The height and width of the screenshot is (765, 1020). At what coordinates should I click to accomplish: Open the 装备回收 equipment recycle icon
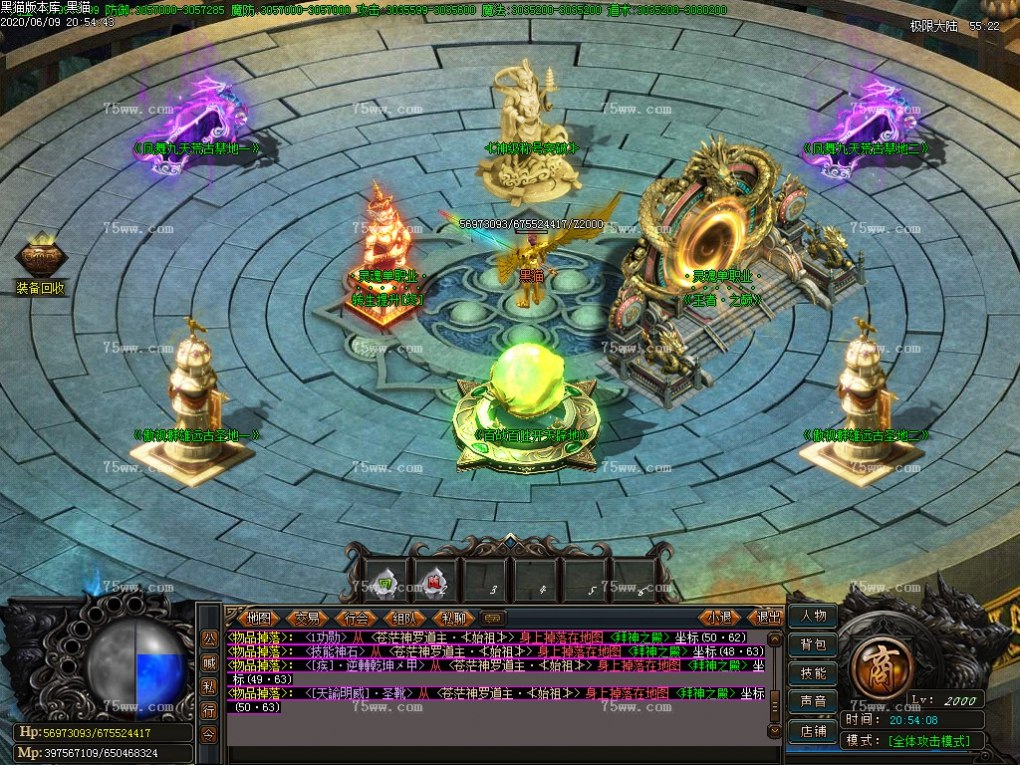[x=40, y=262]
